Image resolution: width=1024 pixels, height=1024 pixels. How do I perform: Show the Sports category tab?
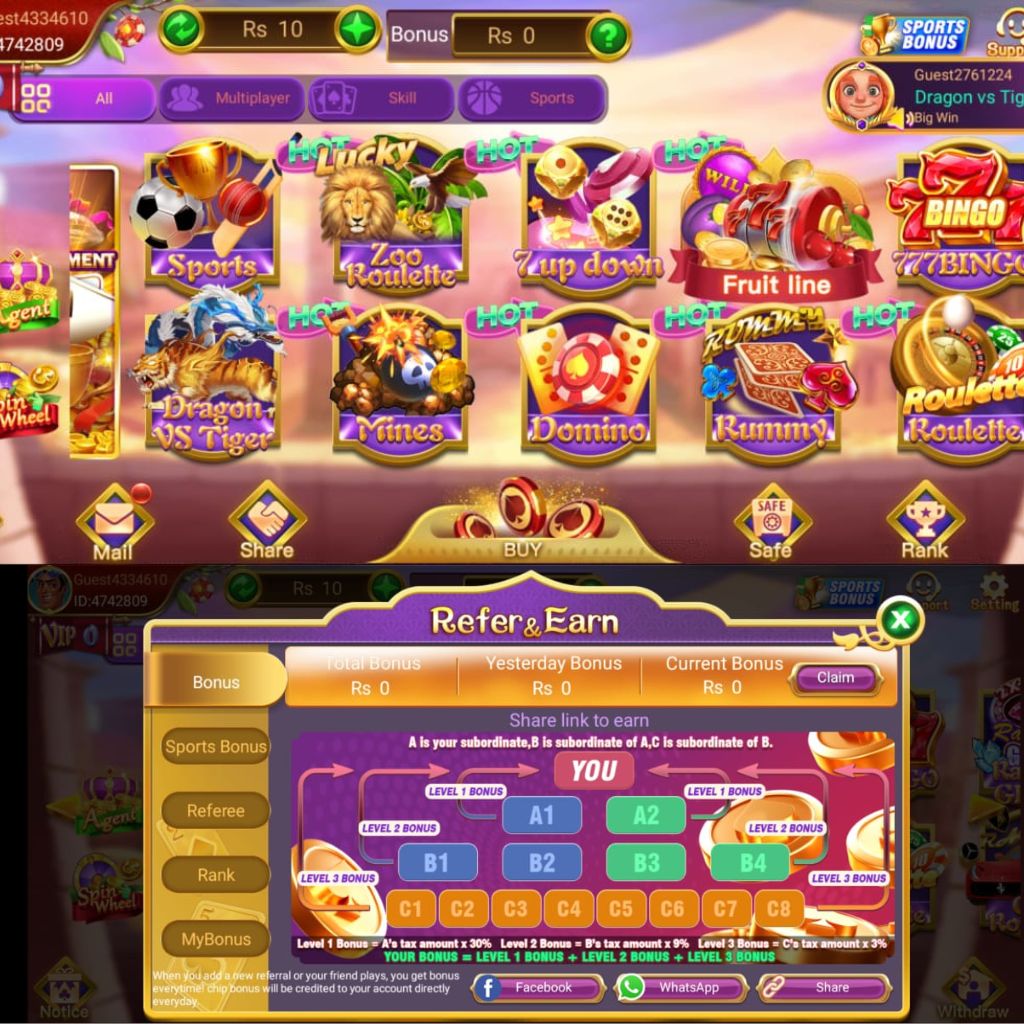pos(532,98)
